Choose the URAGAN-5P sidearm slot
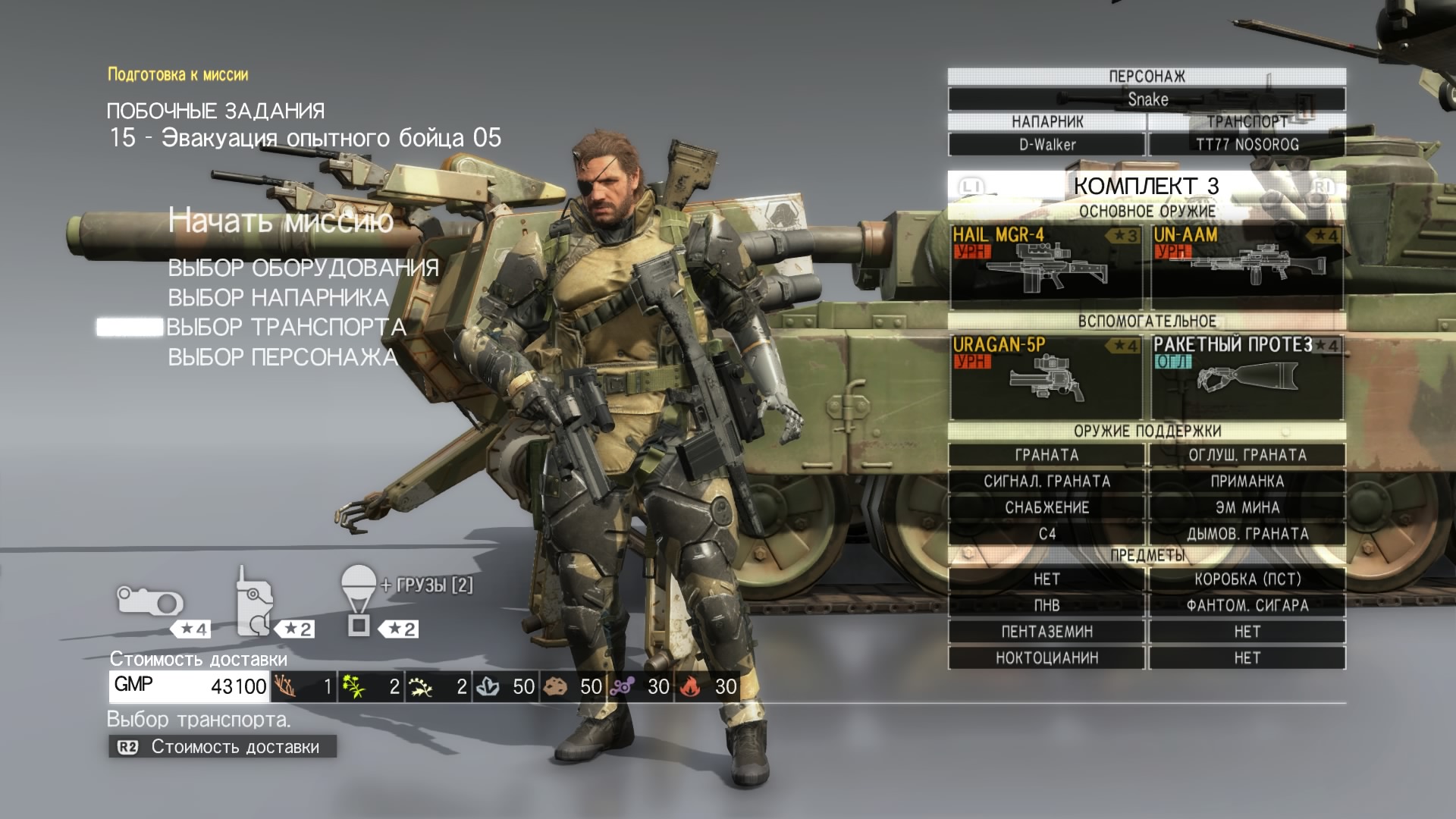The height and width of the screenshot is (819, 1456). click(x=1046, y=376)
